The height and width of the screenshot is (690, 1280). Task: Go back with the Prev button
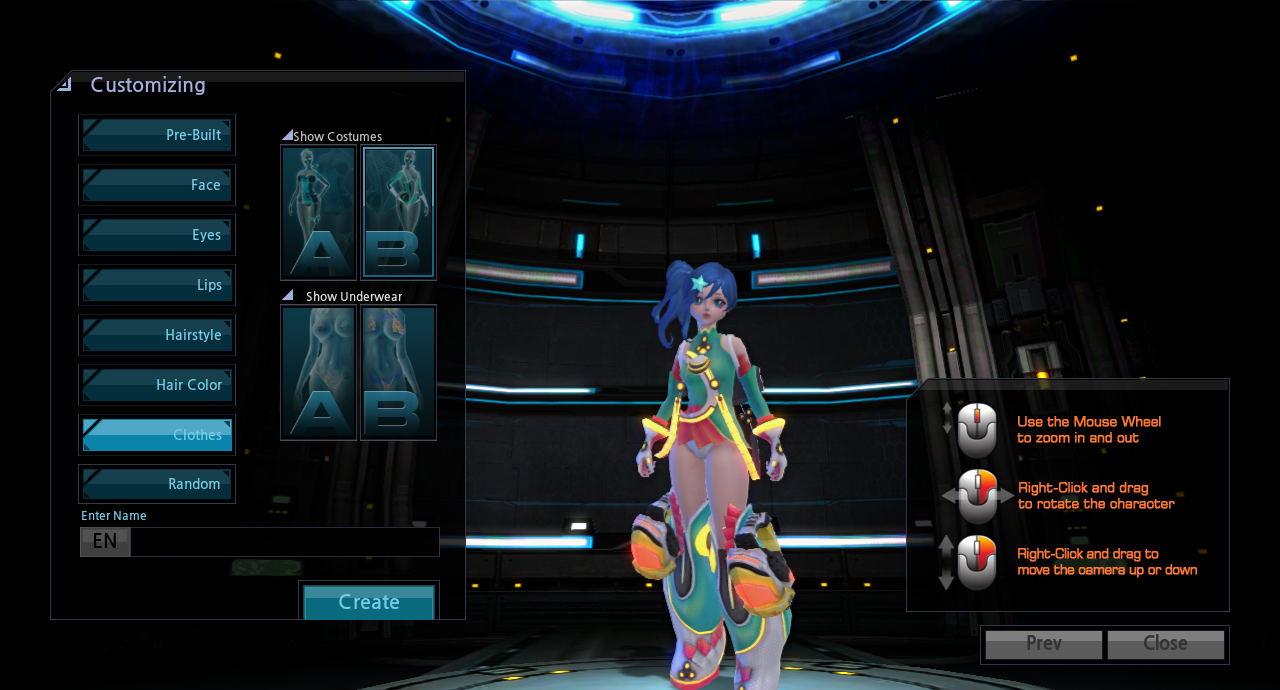[x=1044, y=644]
